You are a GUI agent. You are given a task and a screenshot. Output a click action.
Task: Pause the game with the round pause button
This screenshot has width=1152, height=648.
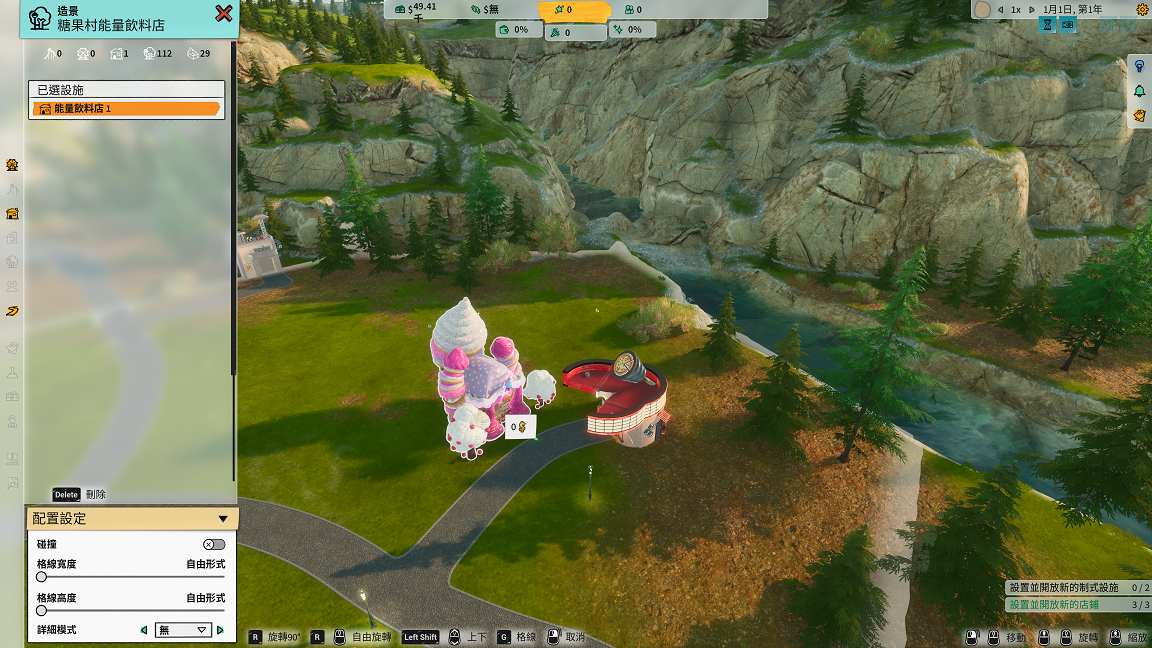[x=982, y=9]
